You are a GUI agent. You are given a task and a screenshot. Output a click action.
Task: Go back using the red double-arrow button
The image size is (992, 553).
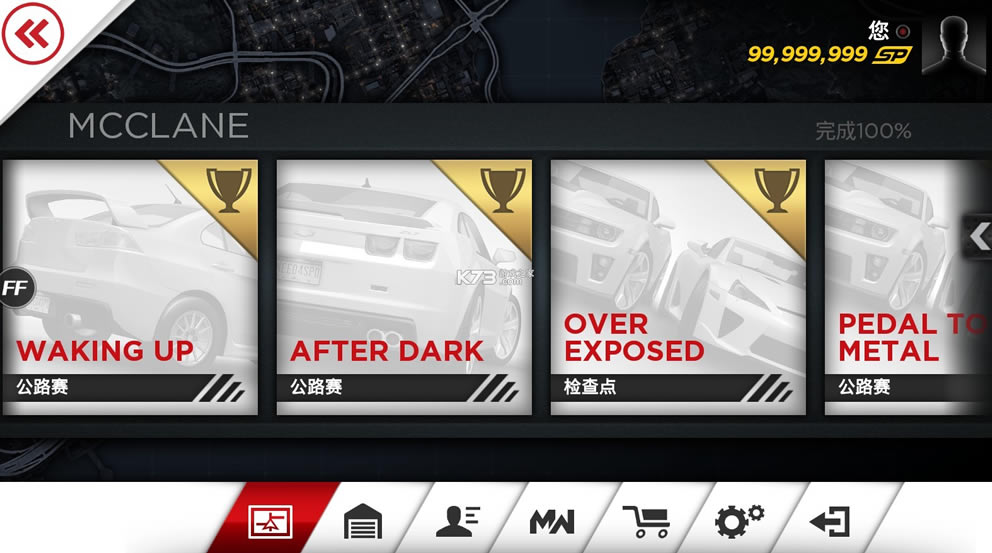point(32,36)
